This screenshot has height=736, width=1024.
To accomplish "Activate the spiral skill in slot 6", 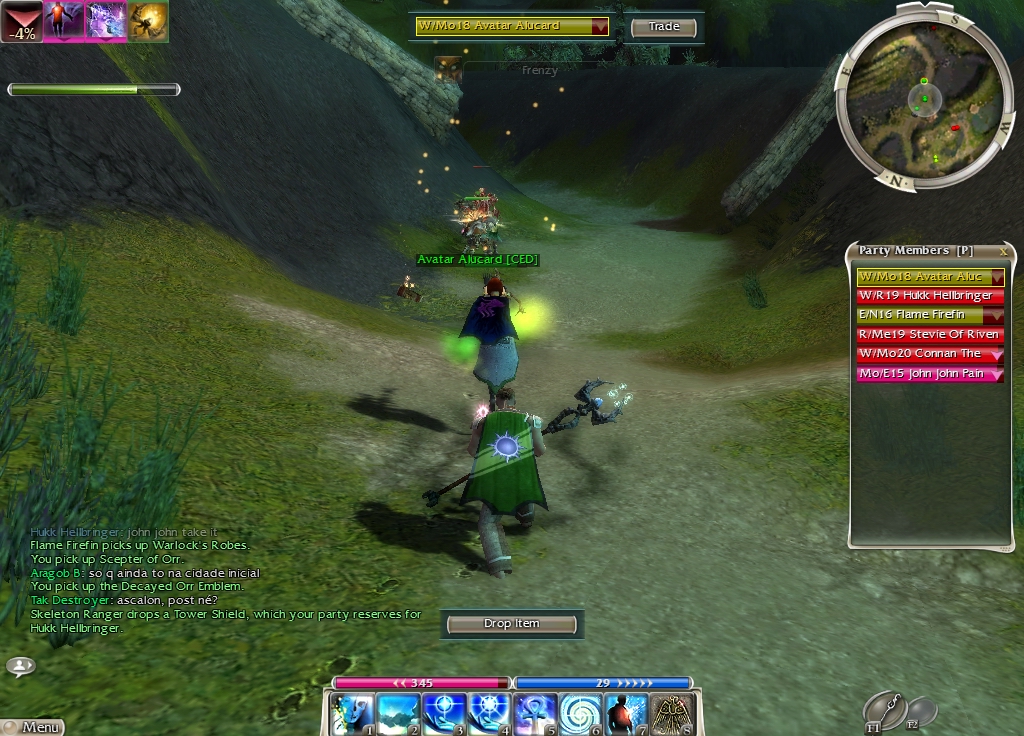I will point(579,714).
